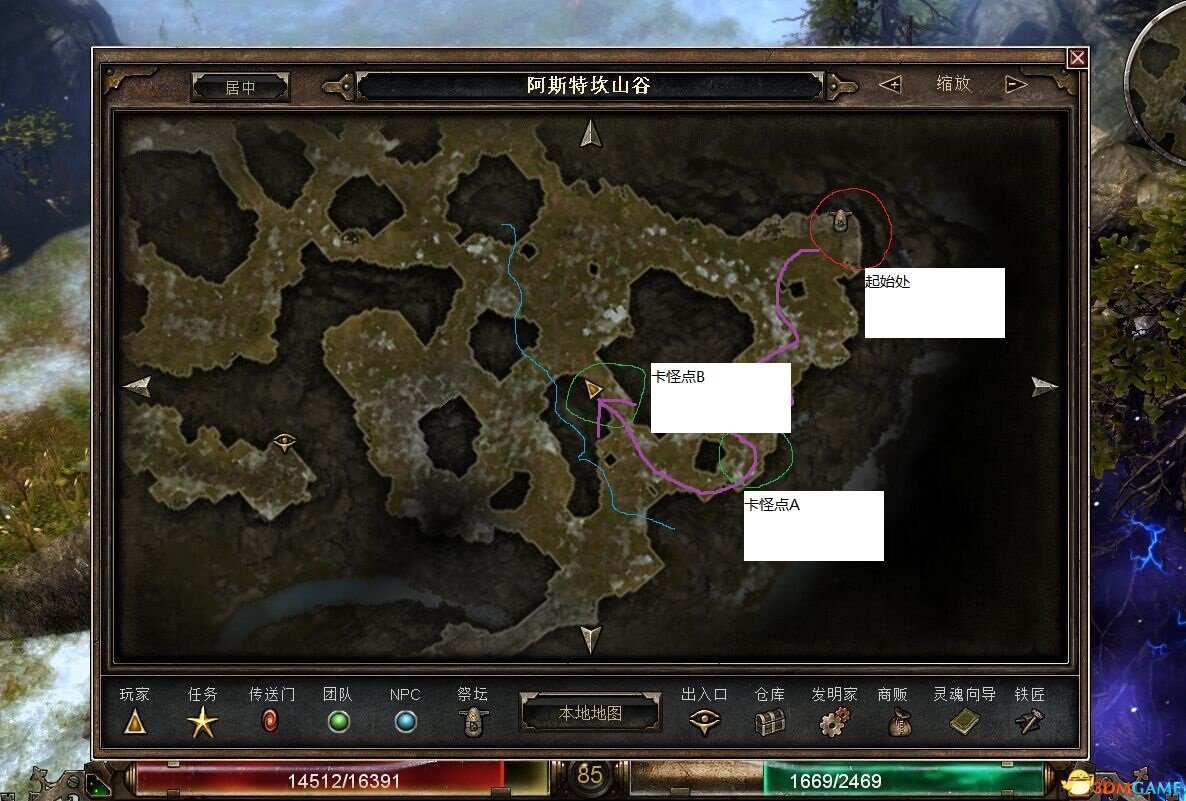Toggle 出入口 entrance eye filter

coord(705,721)
